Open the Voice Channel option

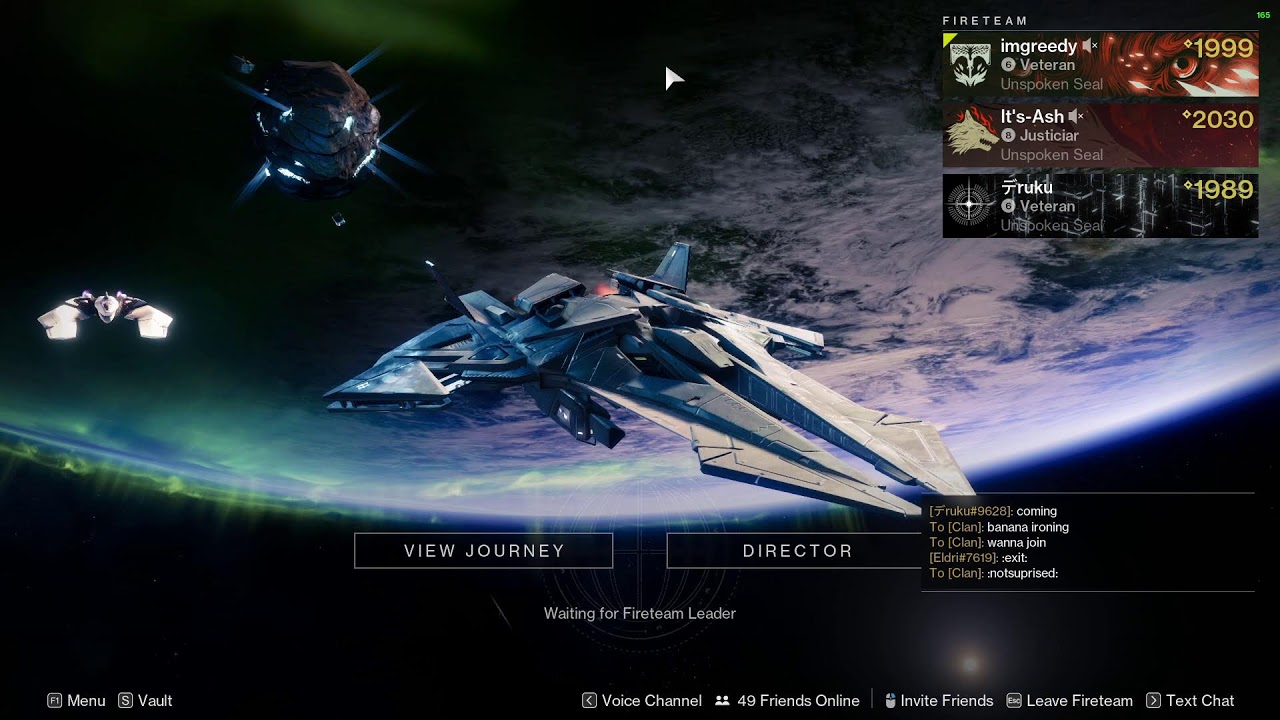point(642,701)
